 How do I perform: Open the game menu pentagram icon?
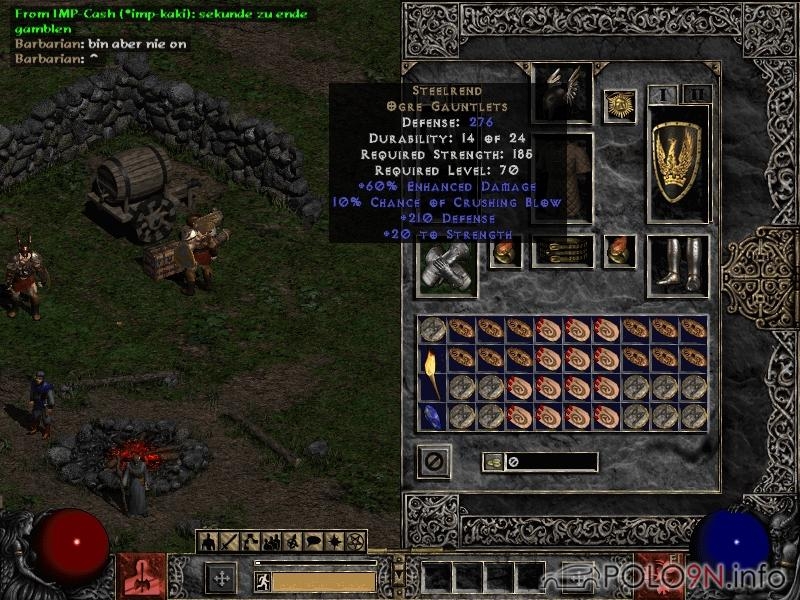coord(353,541)
